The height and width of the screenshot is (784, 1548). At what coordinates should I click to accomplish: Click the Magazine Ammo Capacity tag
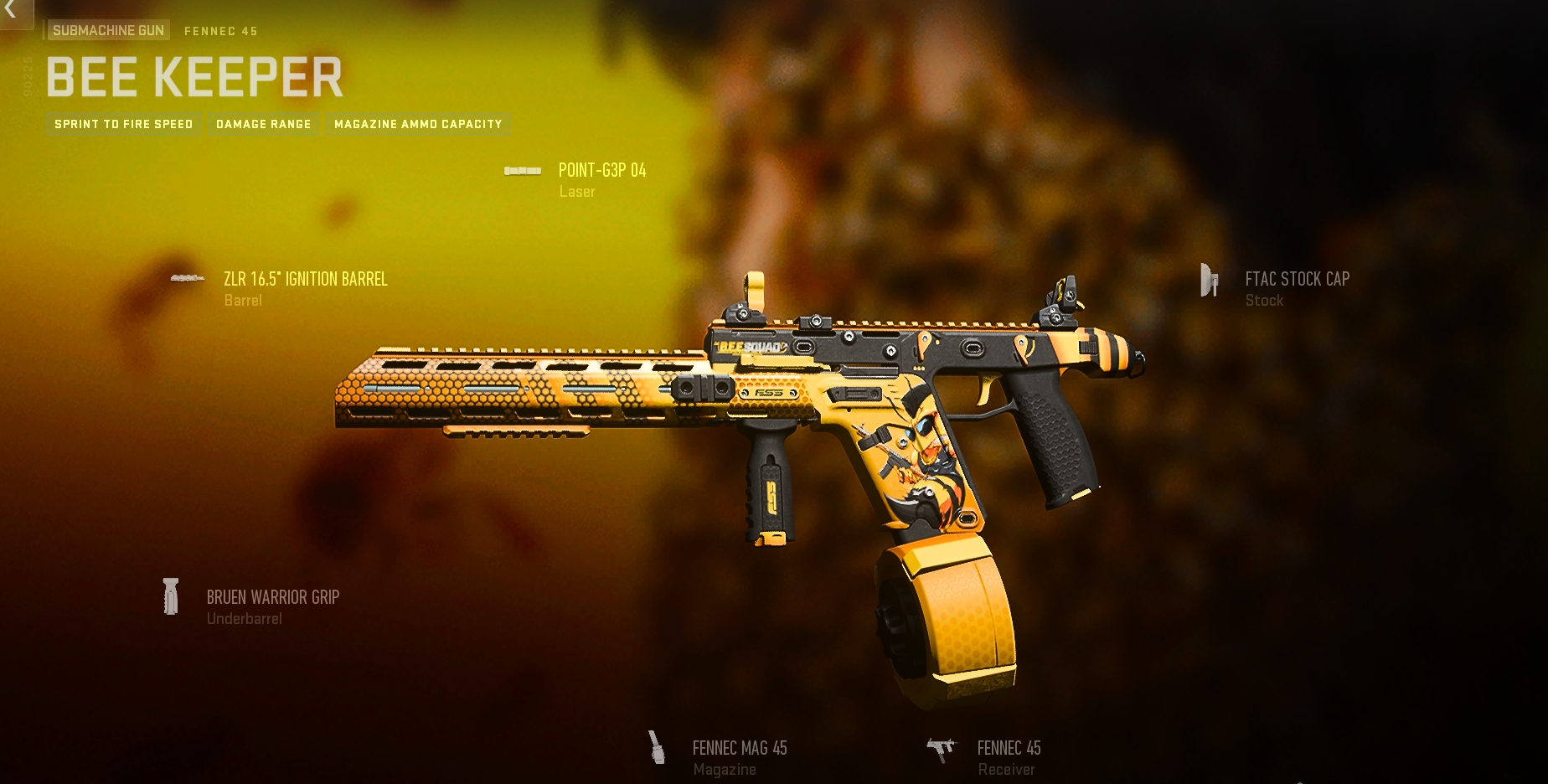coord(418,124)
